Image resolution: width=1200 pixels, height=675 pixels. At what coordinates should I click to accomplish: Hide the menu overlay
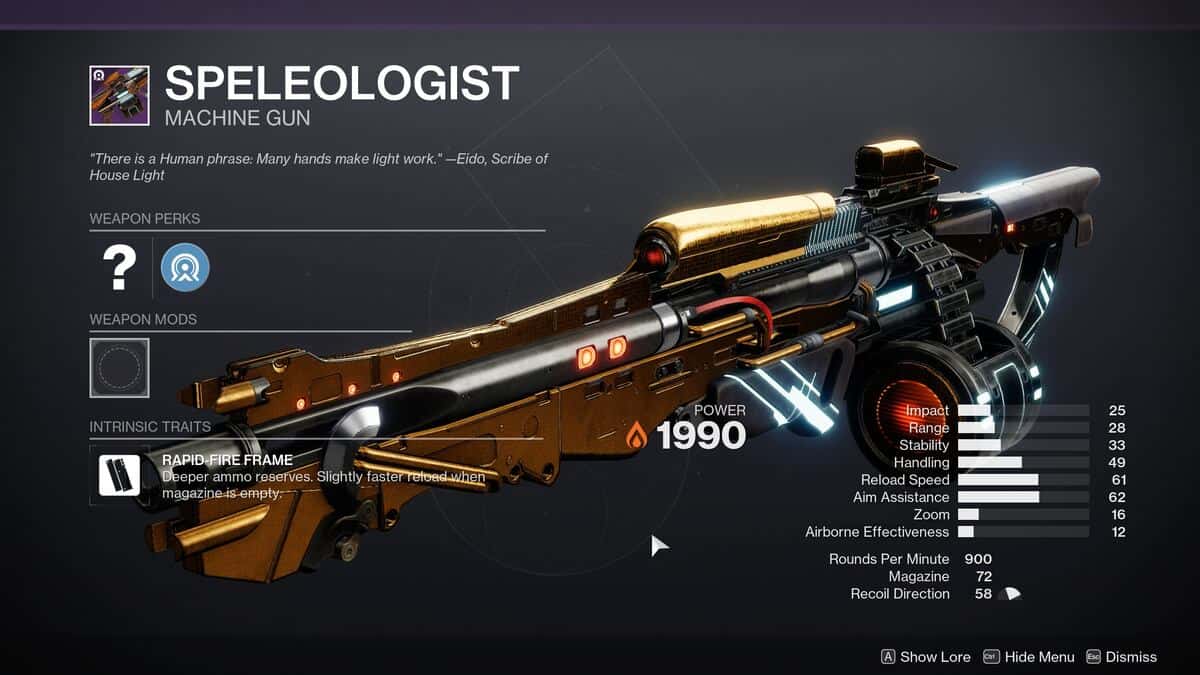(x=1029, y=657)
